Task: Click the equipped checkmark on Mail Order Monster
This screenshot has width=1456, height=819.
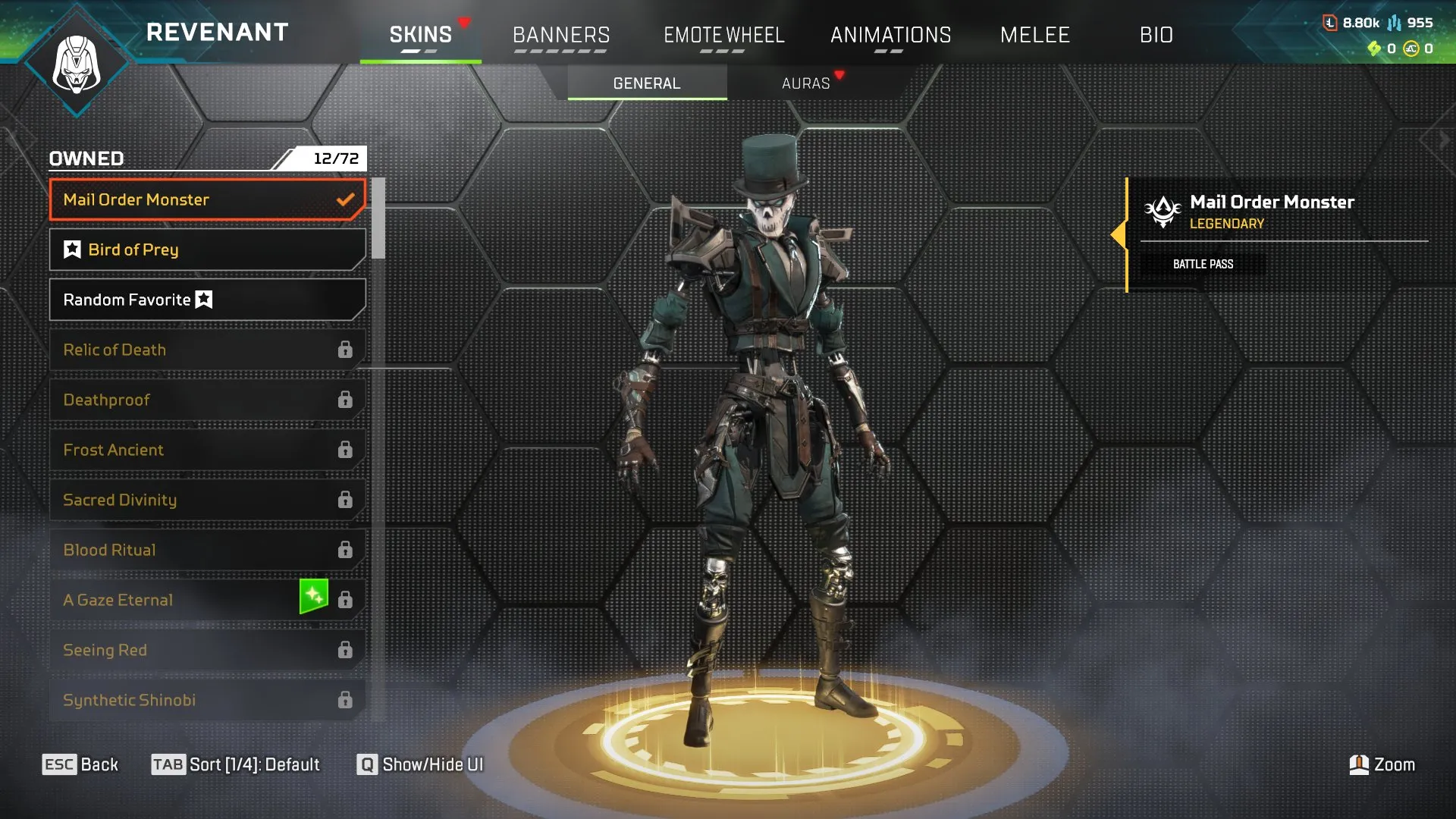Action: coord(347,199)
